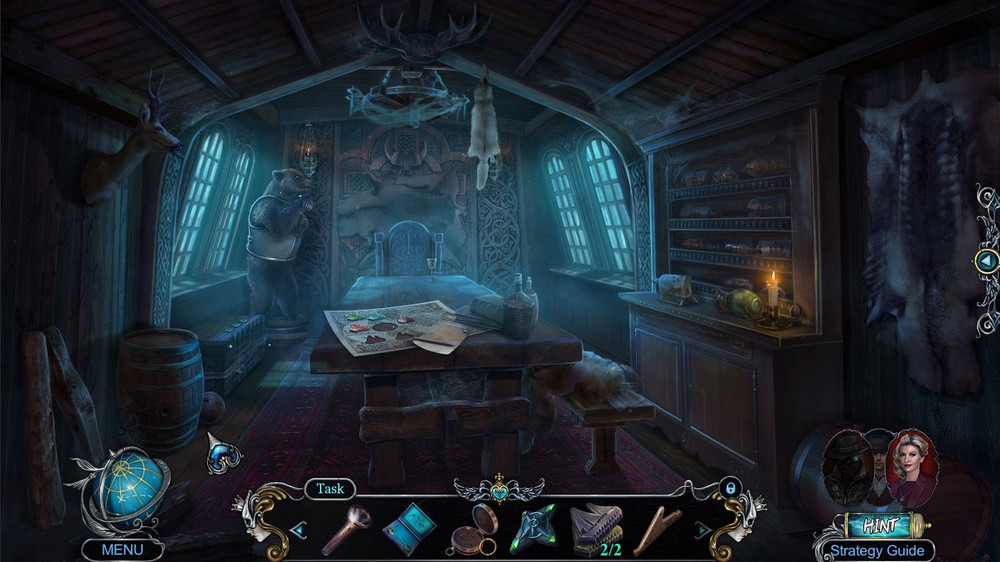
Task: Toggle the inventory lock icon
Action: point(730,487)
